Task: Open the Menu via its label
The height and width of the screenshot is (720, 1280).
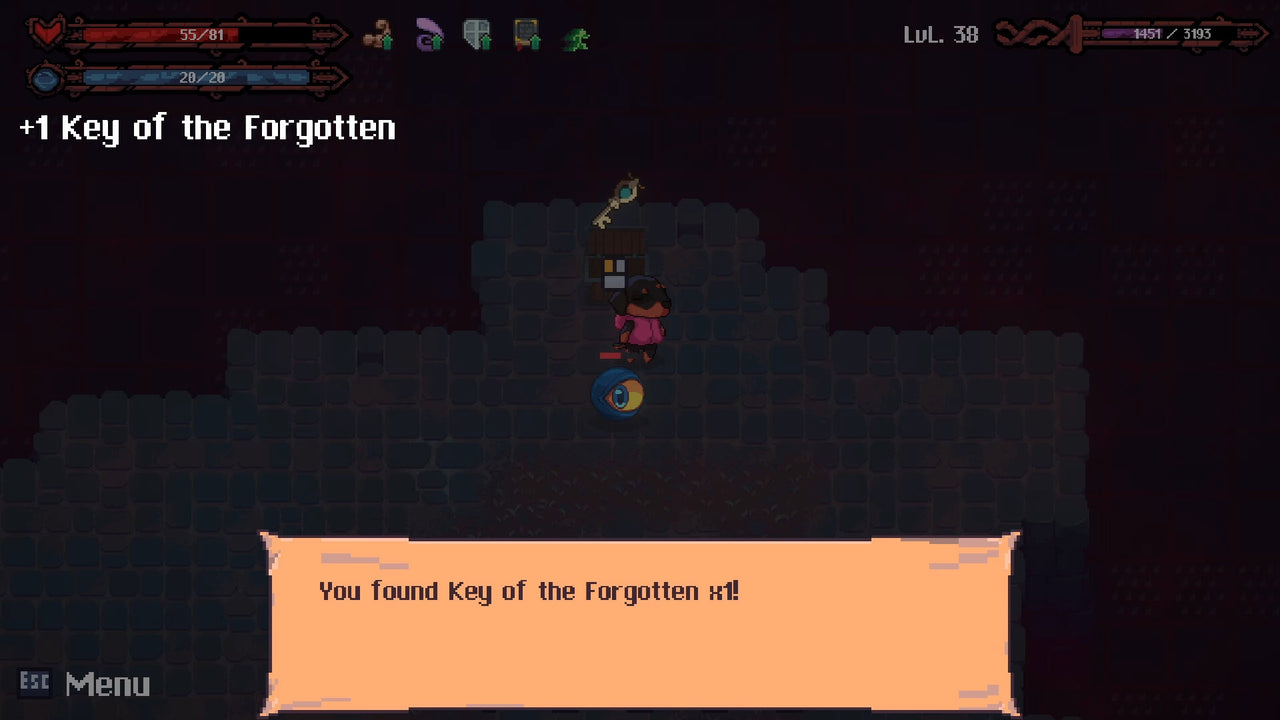Action: pos(110,685)
